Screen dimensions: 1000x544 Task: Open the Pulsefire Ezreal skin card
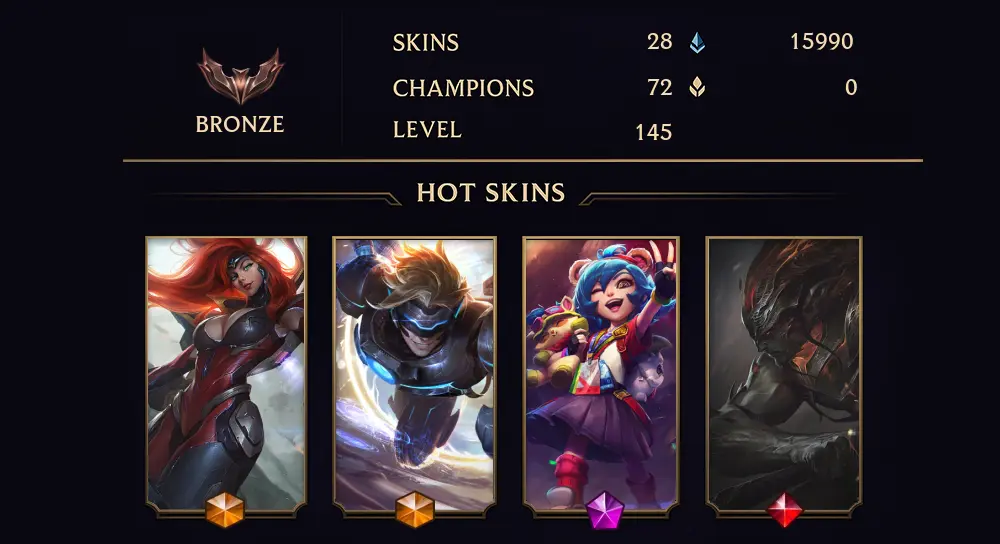point(414,372)
